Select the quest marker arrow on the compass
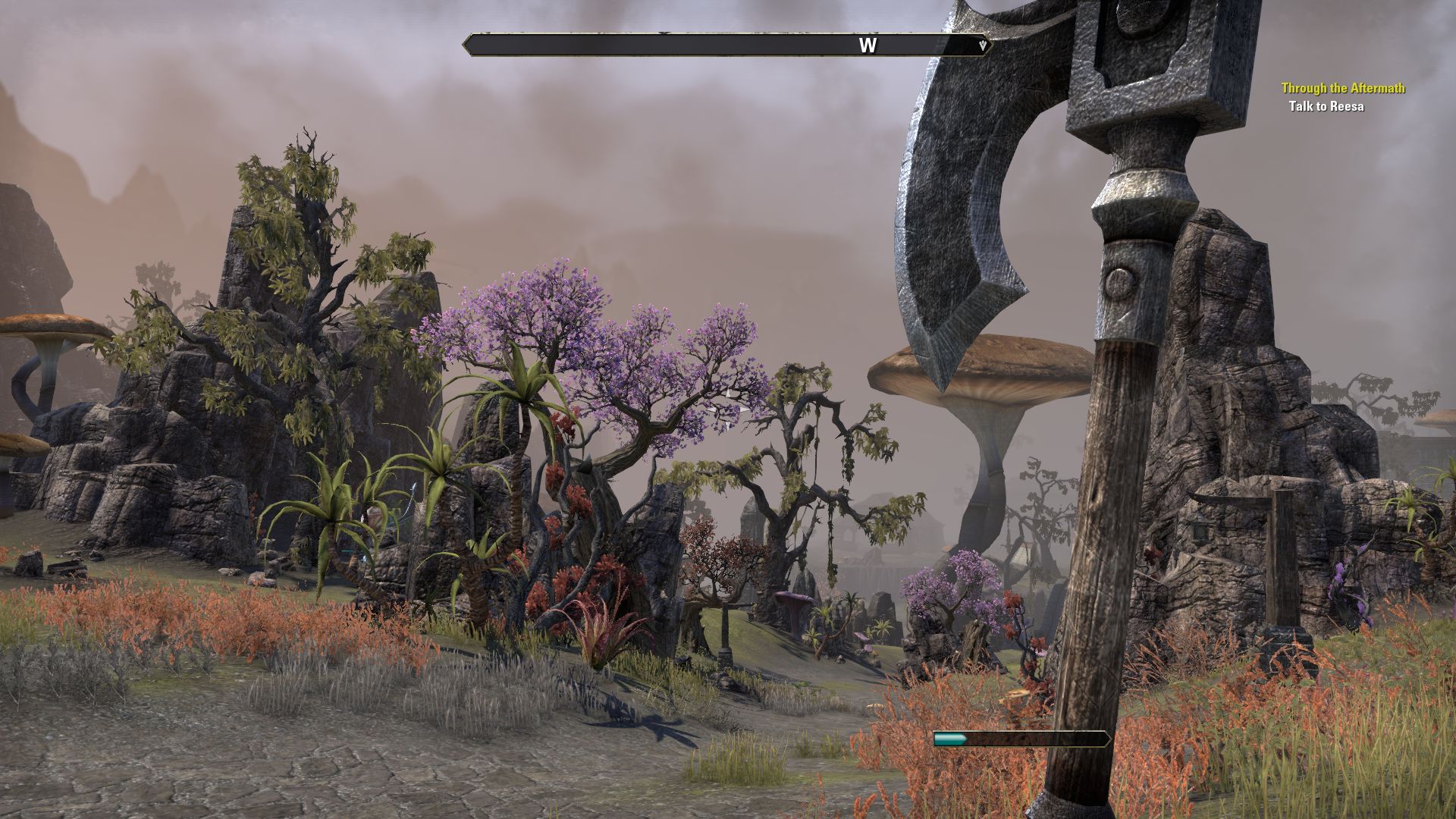Viewport: 1456px width, 819px height. (984, 45)
